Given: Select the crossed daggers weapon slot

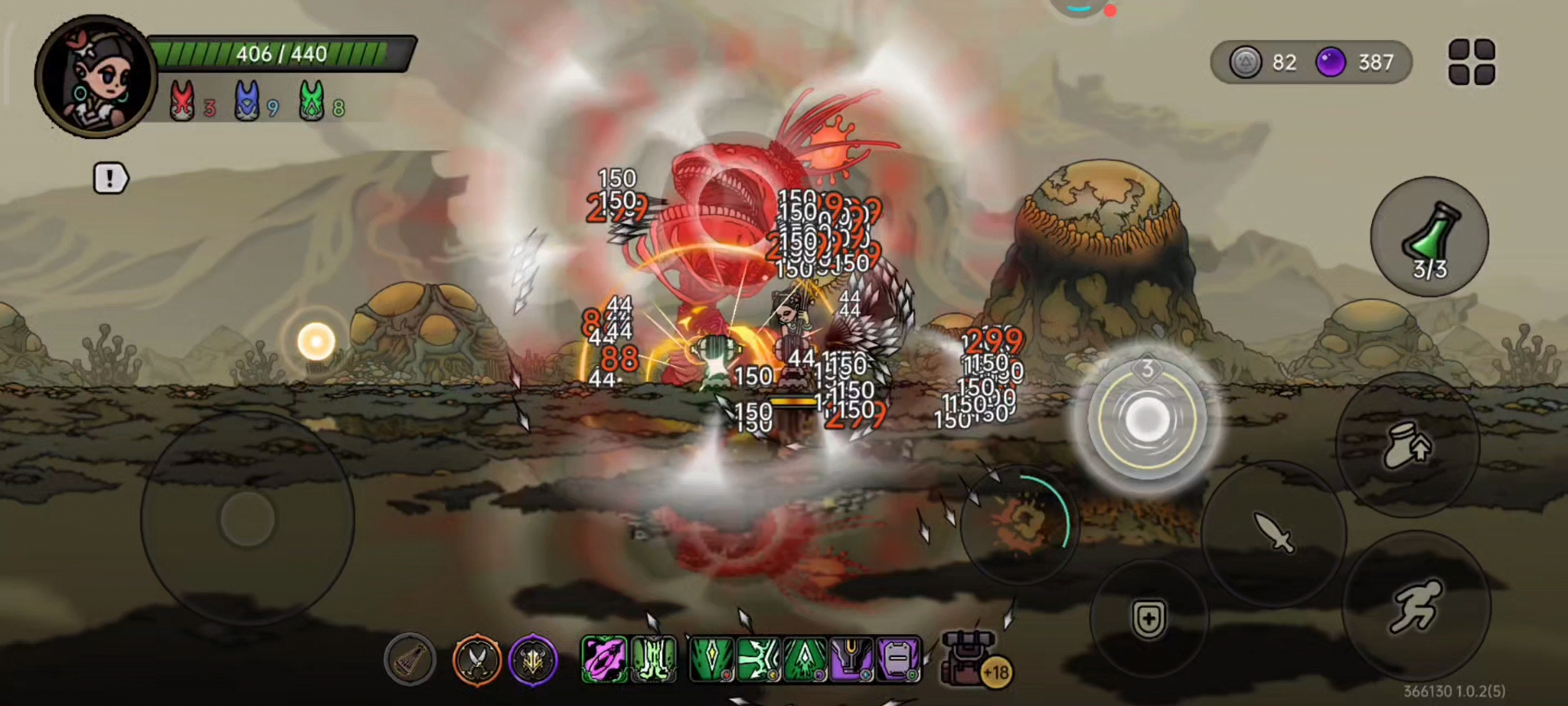Looking at the screenshot, I should tap(477, 659).
